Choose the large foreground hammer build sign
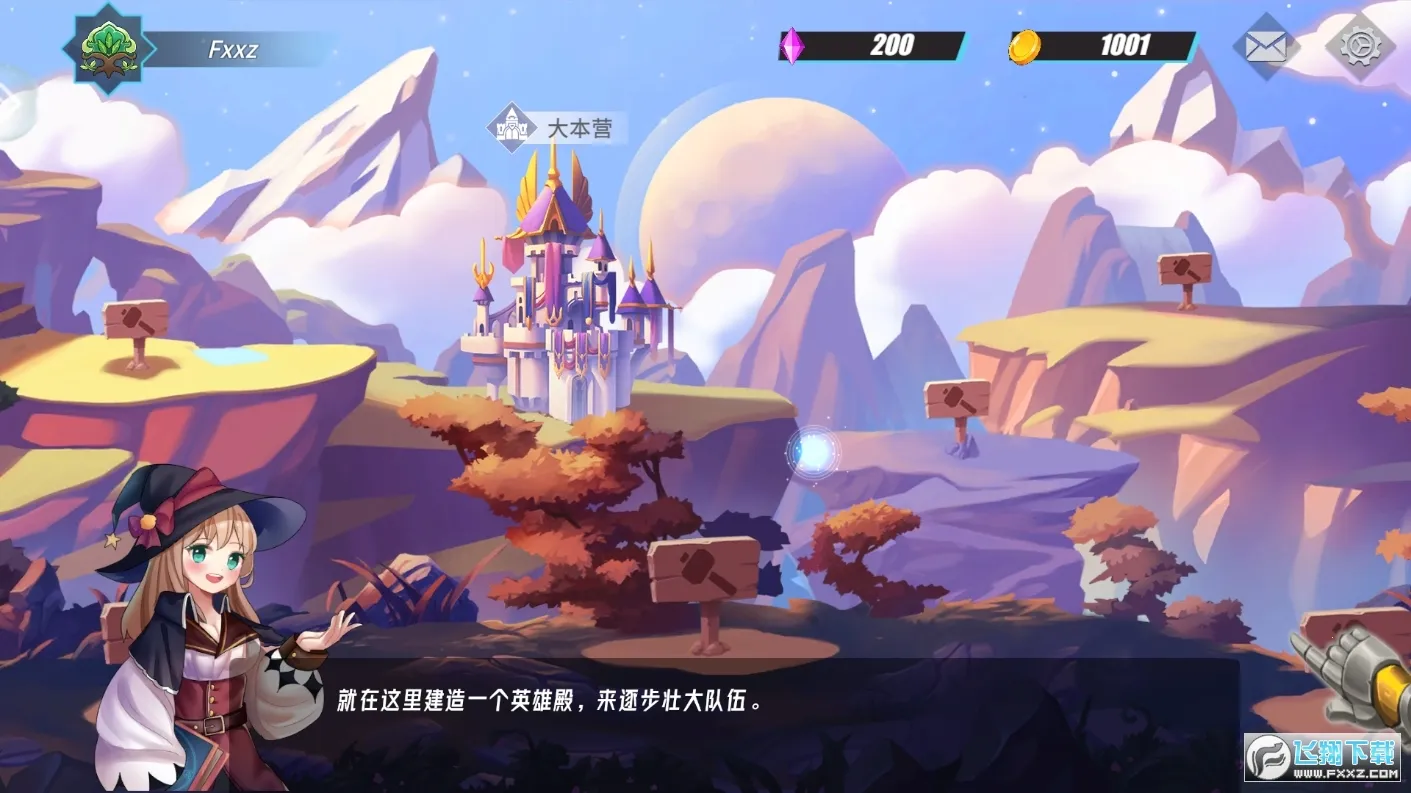 (x=703, y=571)
